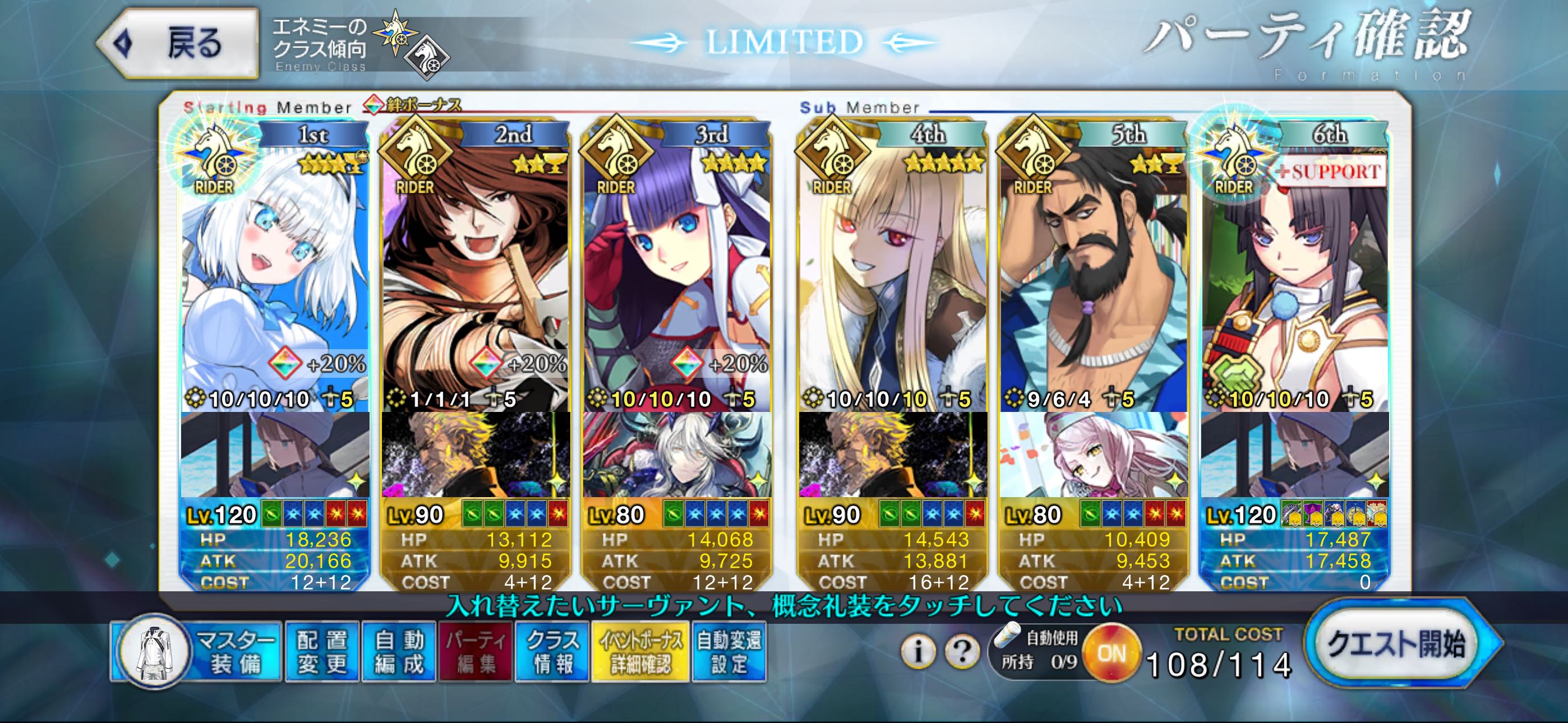Click the question mark help icon
1568x723 pixels.
click(x=962, y=652)
